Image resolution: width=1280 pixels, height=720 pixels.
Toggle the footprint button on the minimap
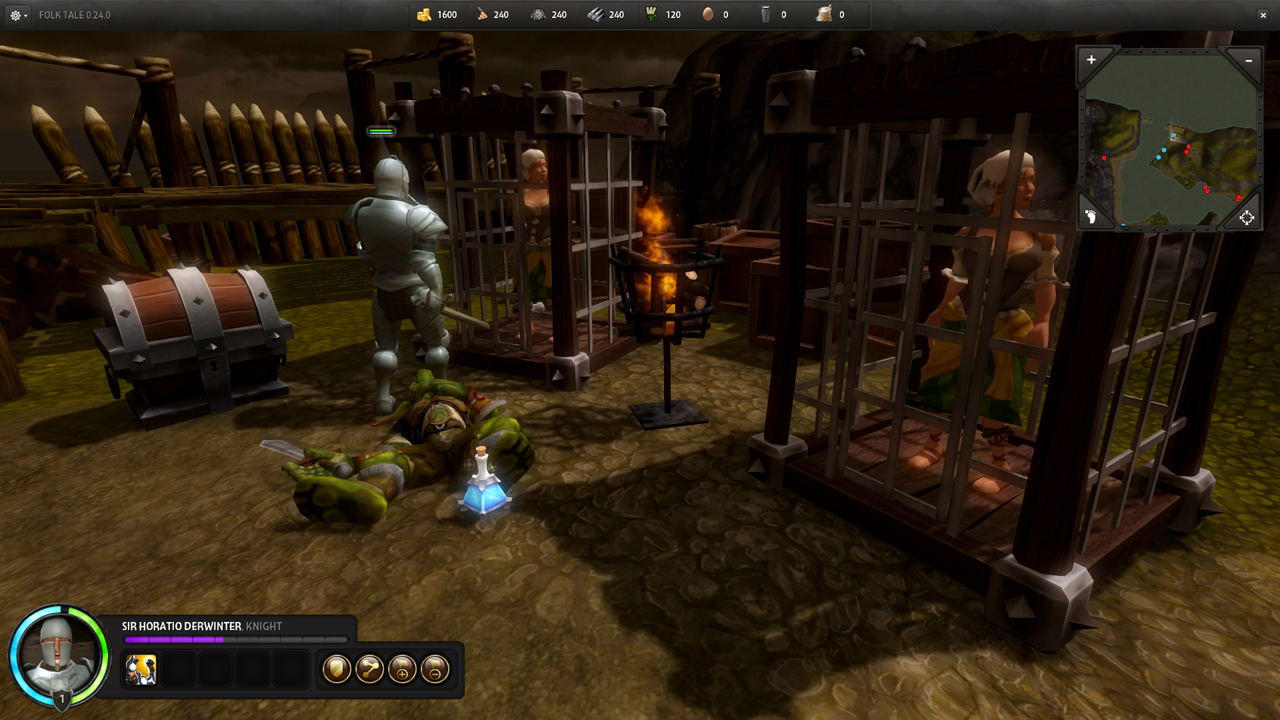(1091, 217)
